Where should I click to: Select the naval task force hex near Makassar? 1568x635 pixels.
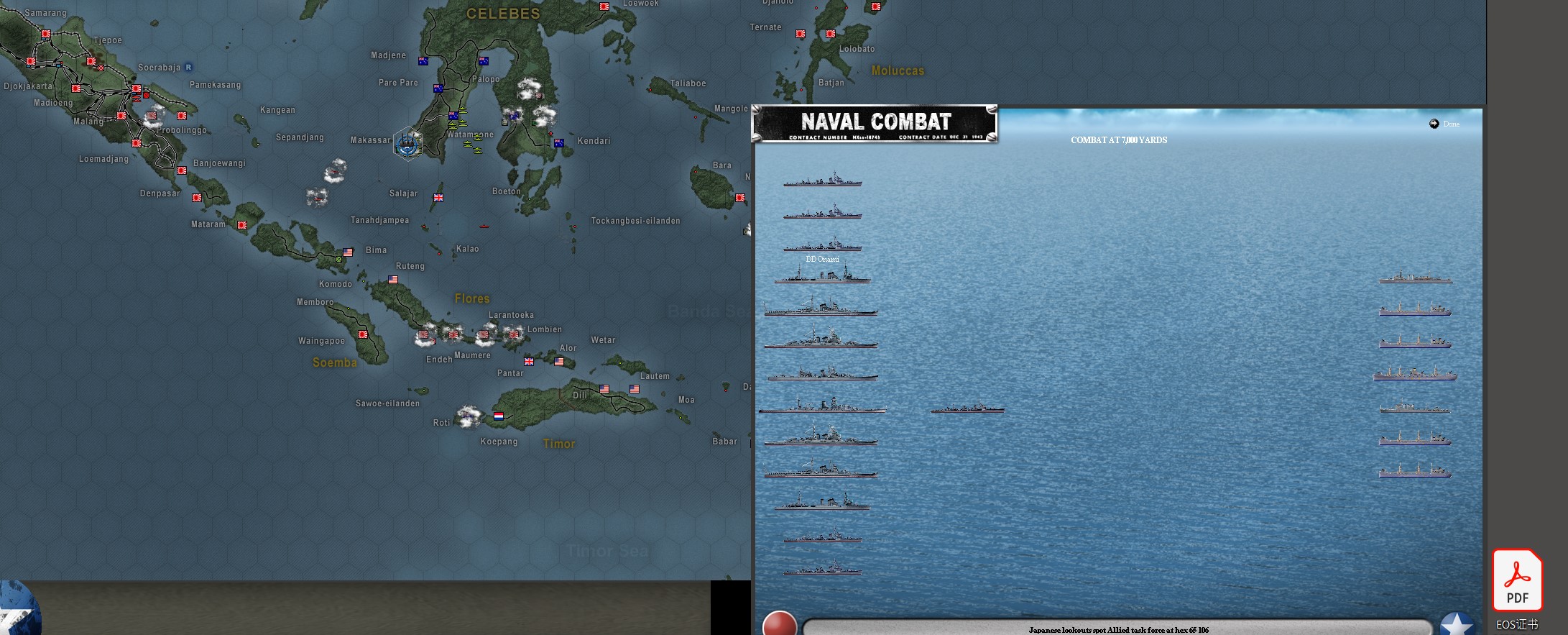(407, 143)
